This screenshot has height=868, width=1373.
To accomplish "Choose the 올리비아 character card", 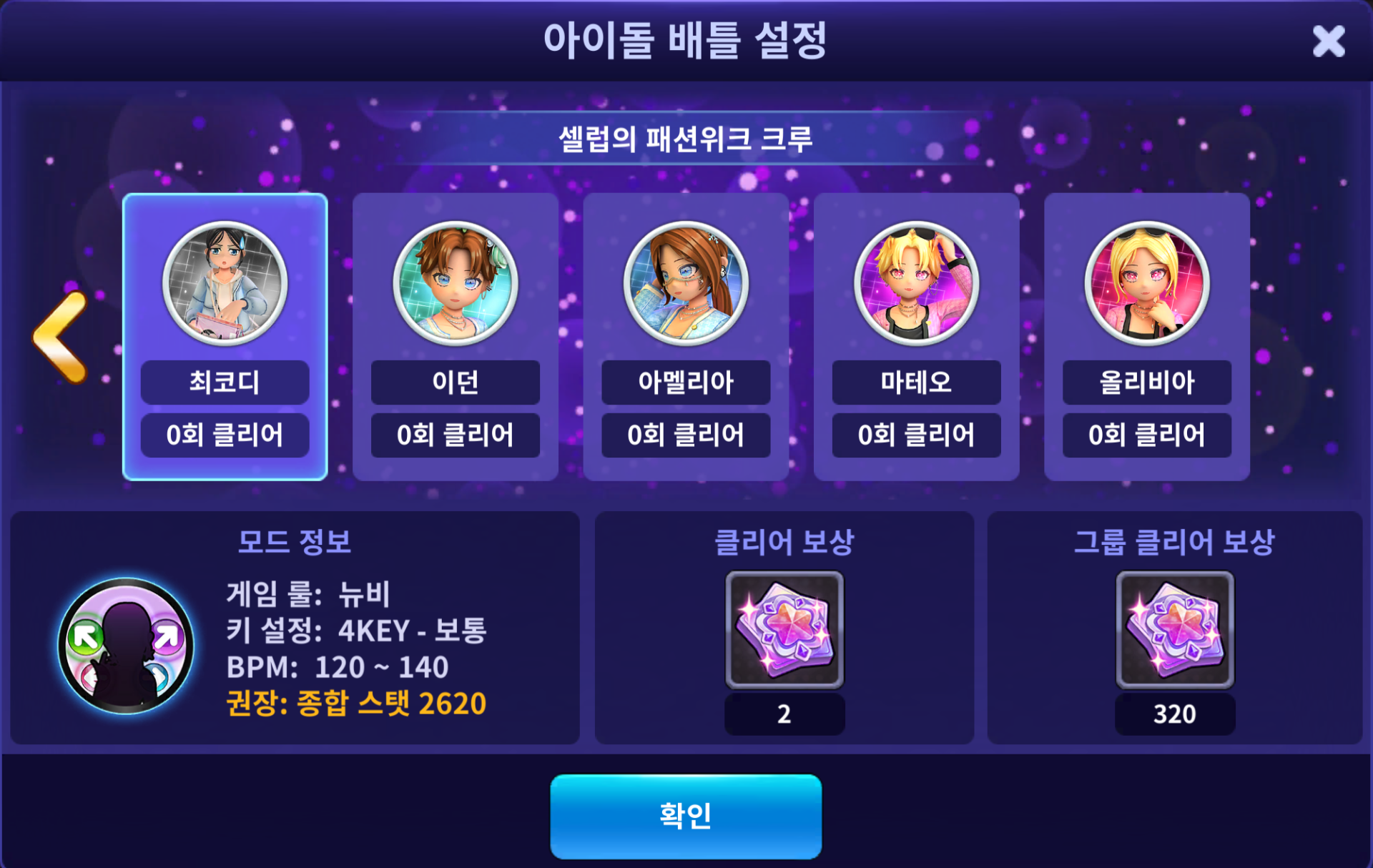I will pyautogui.click(x=1146, y=336).
